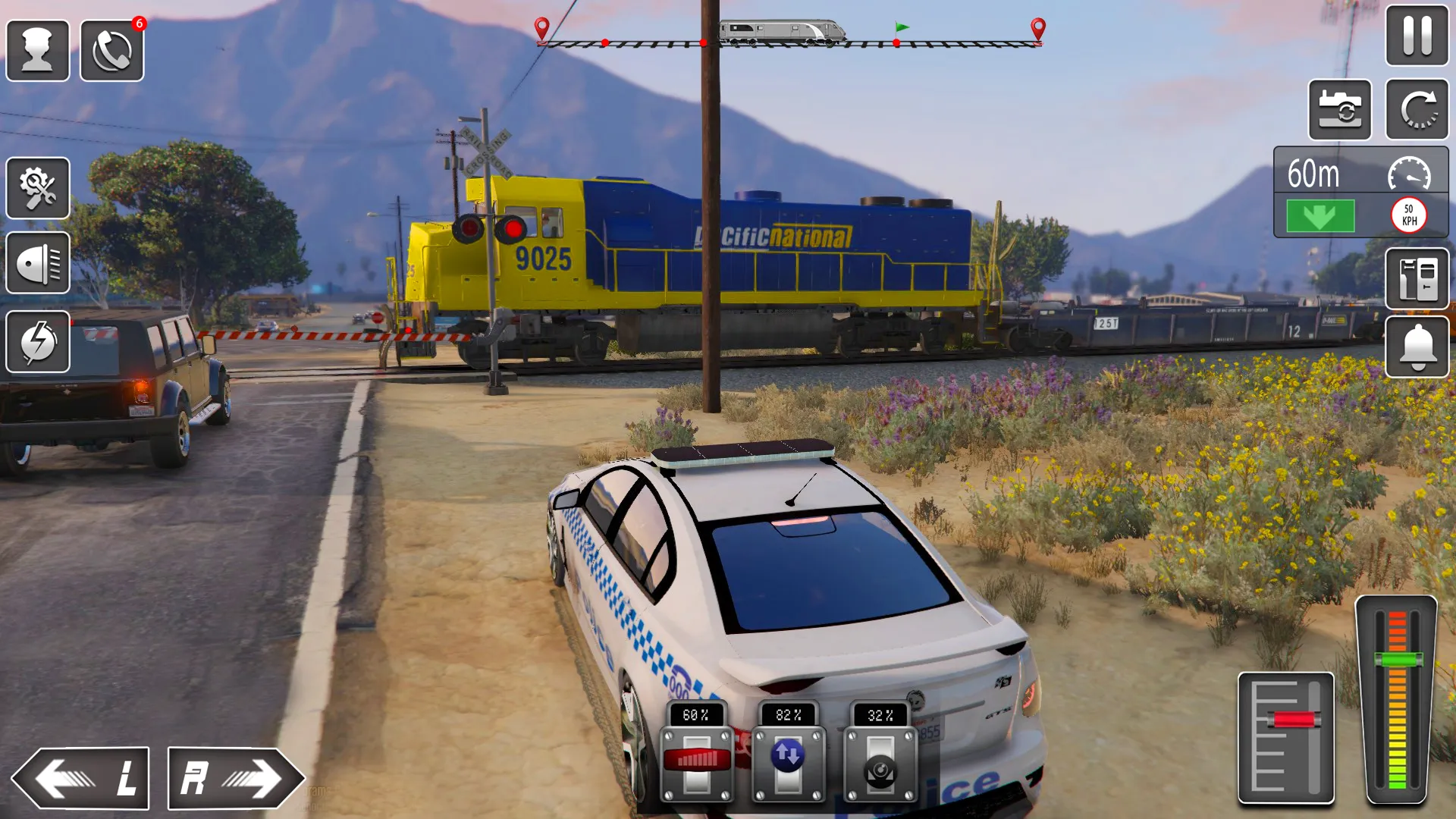Switch camera view using the camera icon
1456x819 pixels.
pyautogui.click(x=1340, y=110)
